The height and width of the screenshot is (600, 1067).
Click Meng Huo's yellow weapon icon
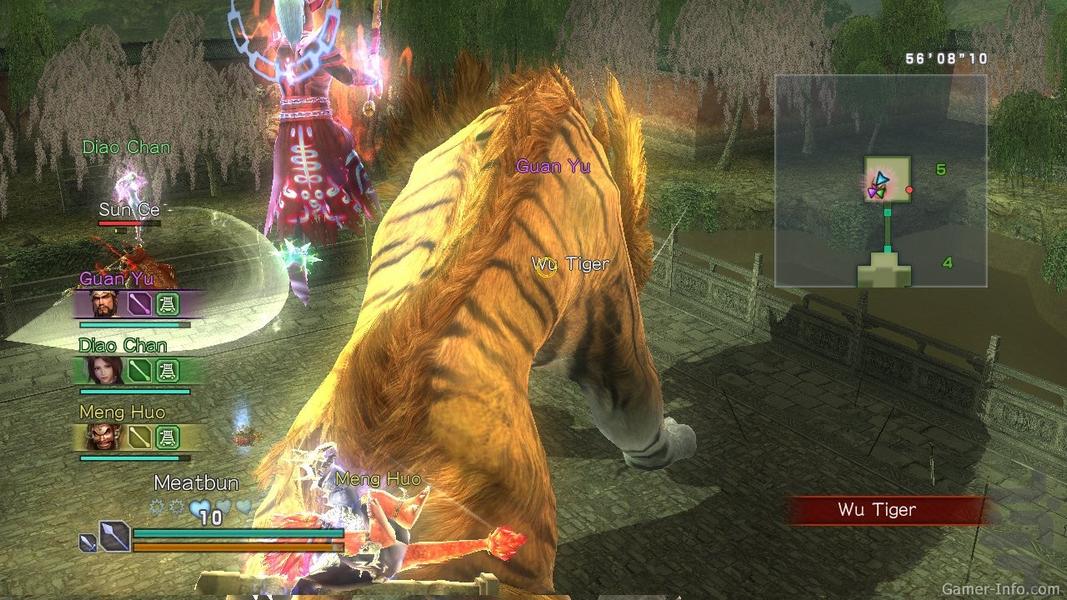pos(139,437)
